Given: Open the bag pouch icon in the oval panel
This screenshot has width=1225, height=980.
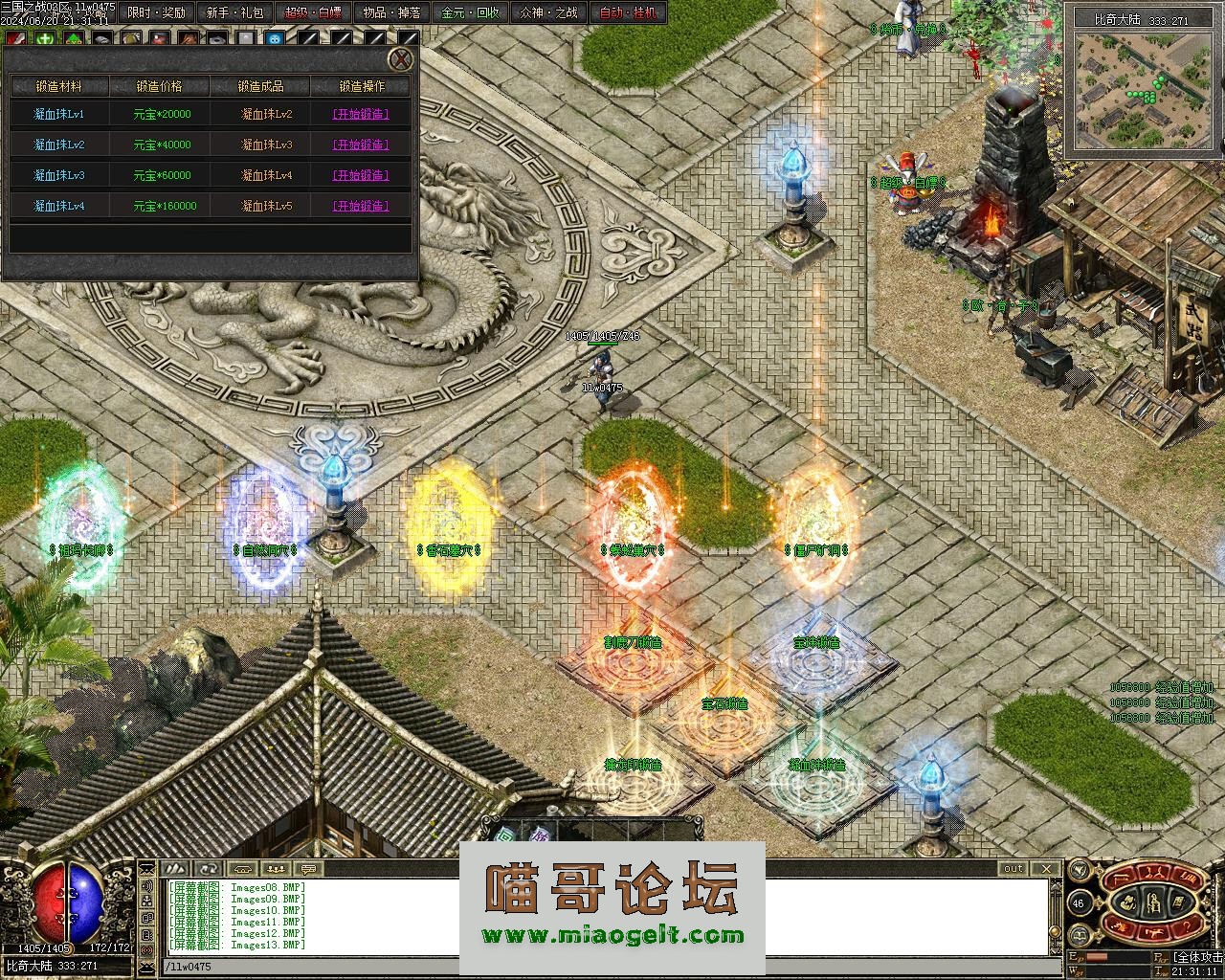Looking at the screenshot, I should [1130, 902].
